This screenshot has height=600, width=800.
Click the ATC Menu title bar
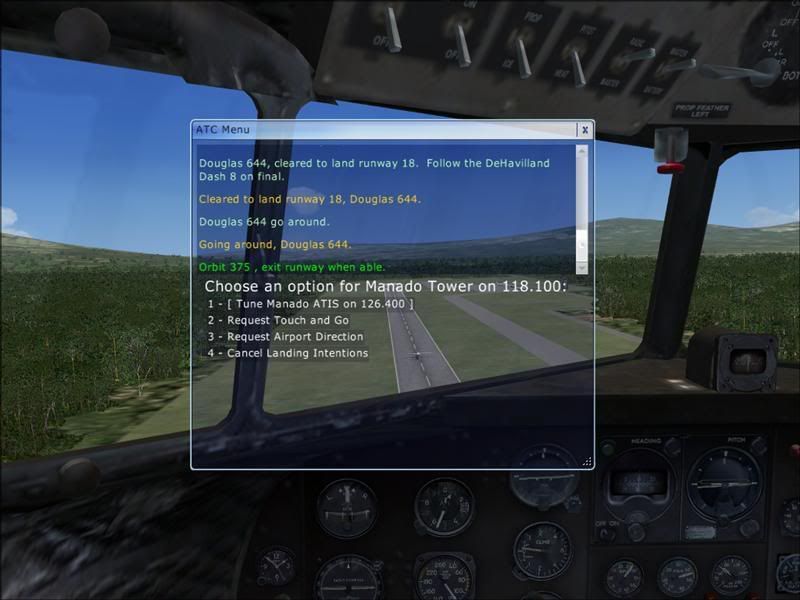tap(380, 129)
